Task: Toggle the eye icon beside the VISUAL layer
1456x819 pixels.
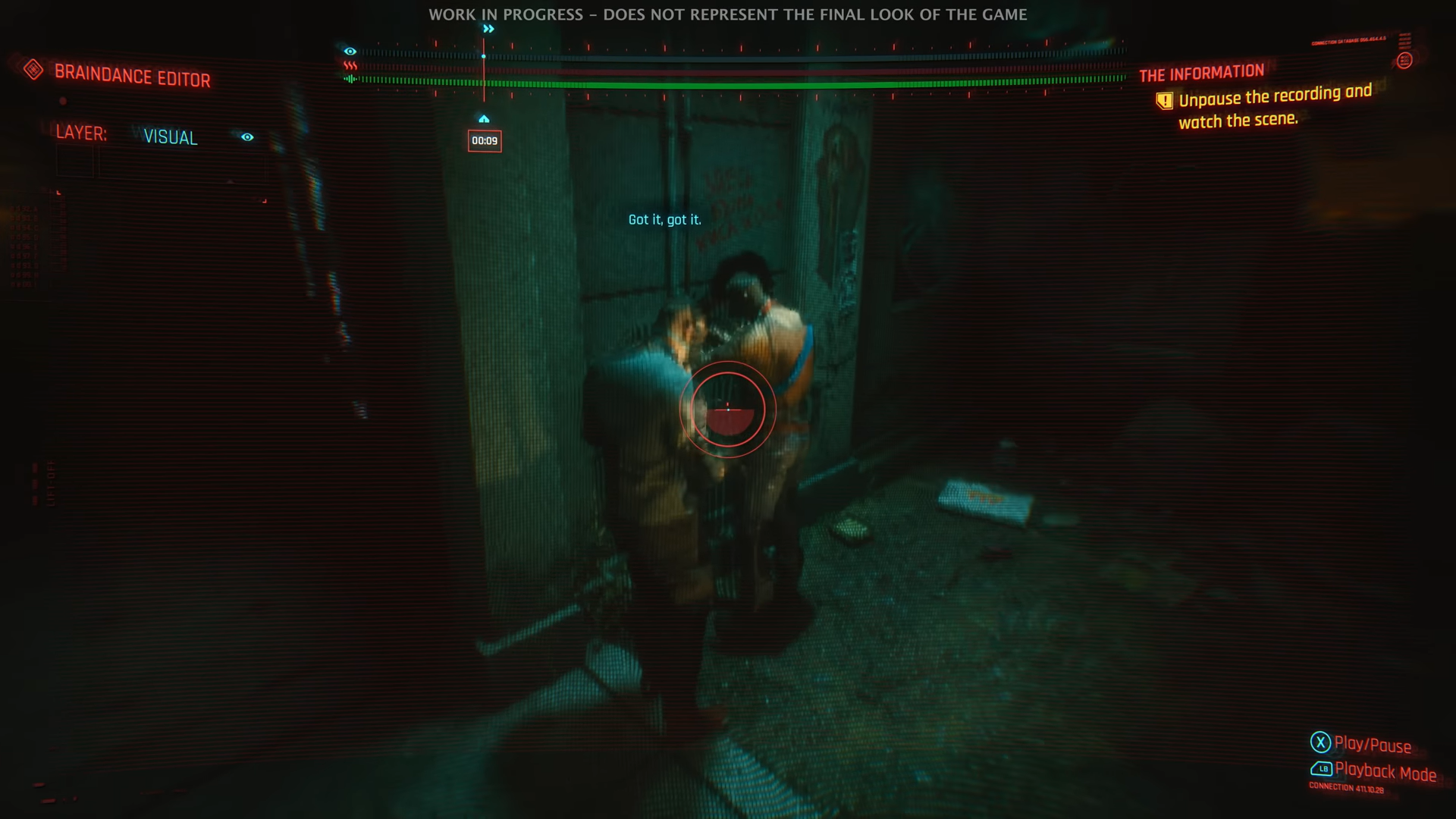Action: [247, 137]
